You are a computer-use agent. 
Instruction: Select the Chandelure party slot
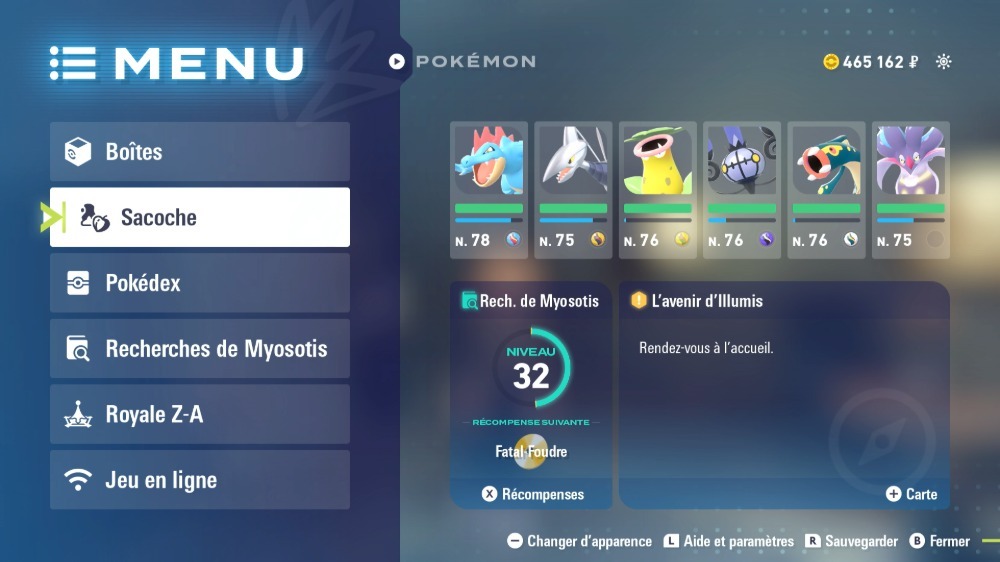742,190
